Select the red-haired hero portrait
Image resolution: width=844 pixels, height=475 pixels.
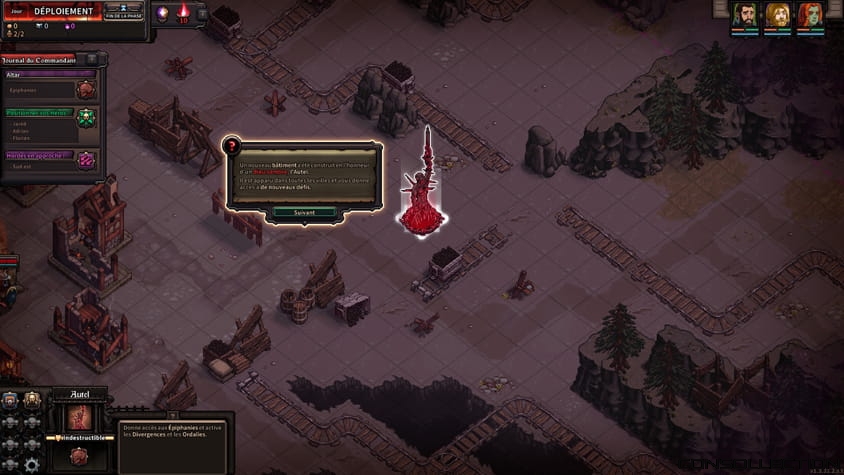pos(809,15)
